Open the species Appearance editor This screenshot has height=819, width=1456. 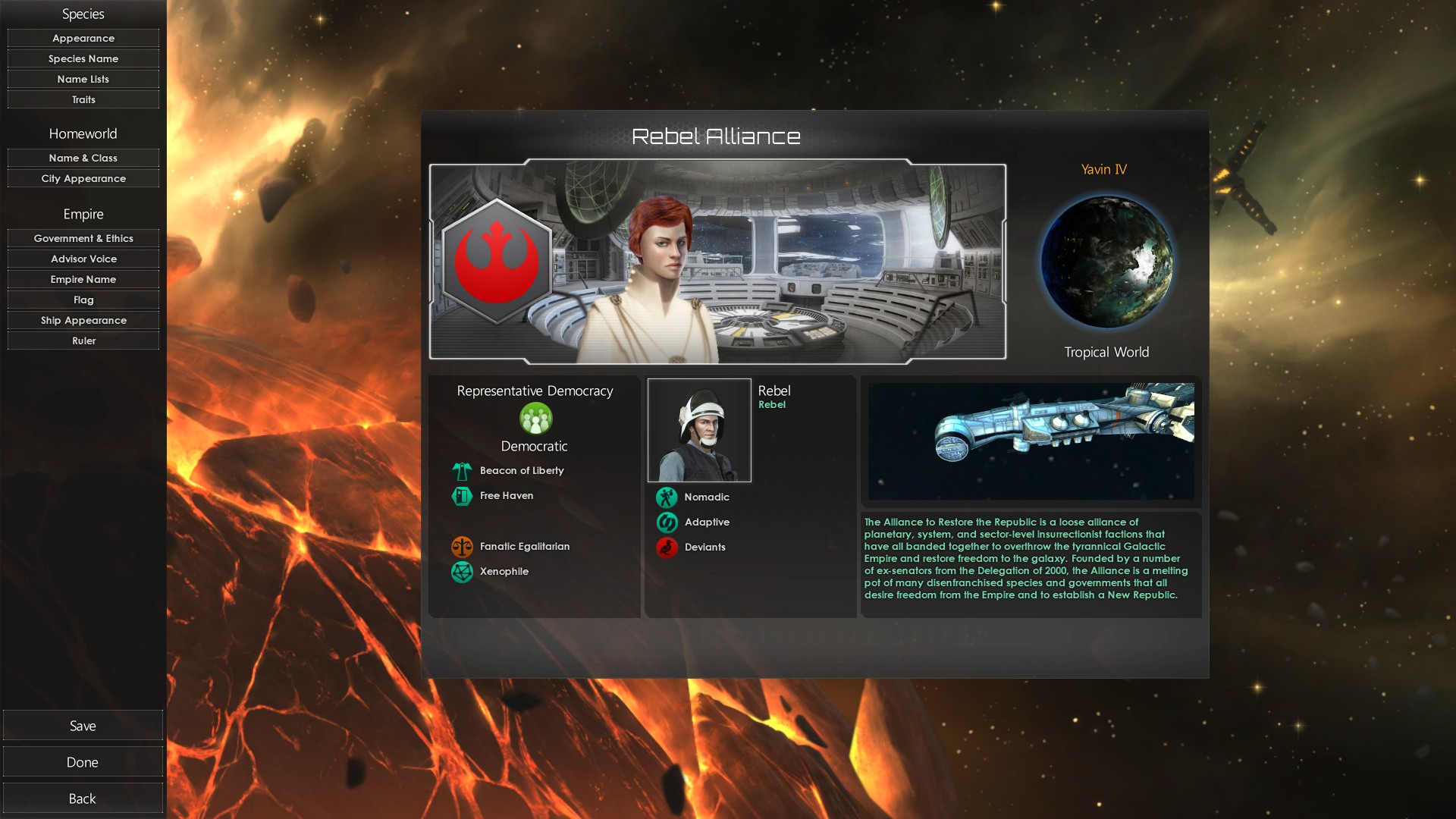83,38
